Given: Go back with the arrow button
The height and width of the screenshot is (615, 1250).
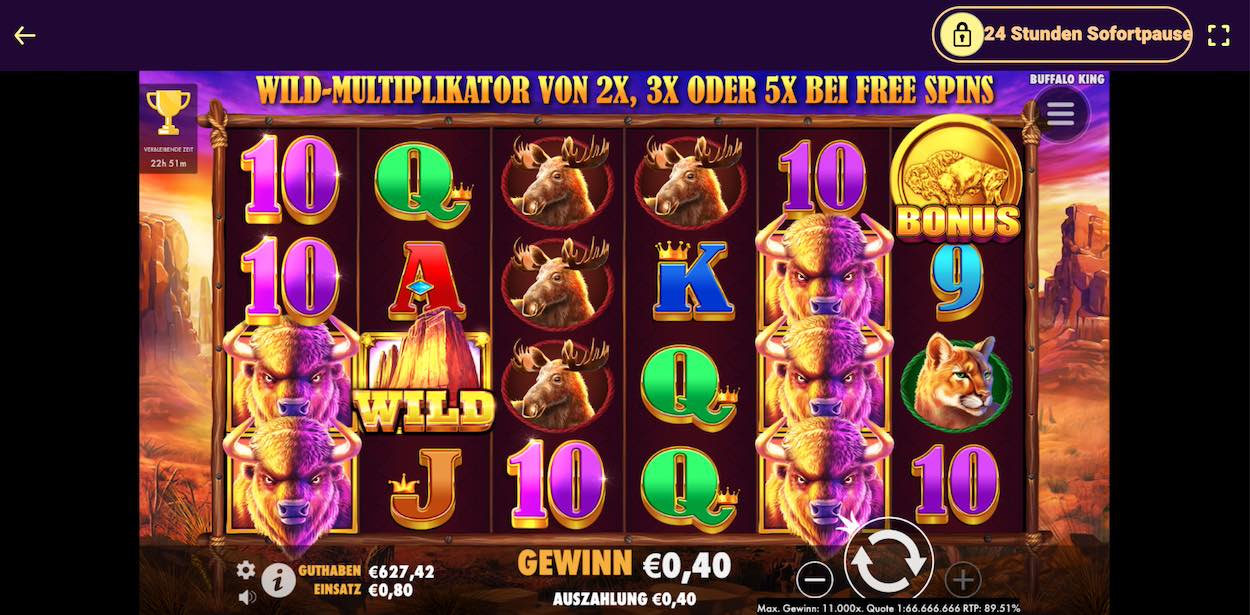Looking at the screenshot, I should pyautogui.click(x=25, y=36).
